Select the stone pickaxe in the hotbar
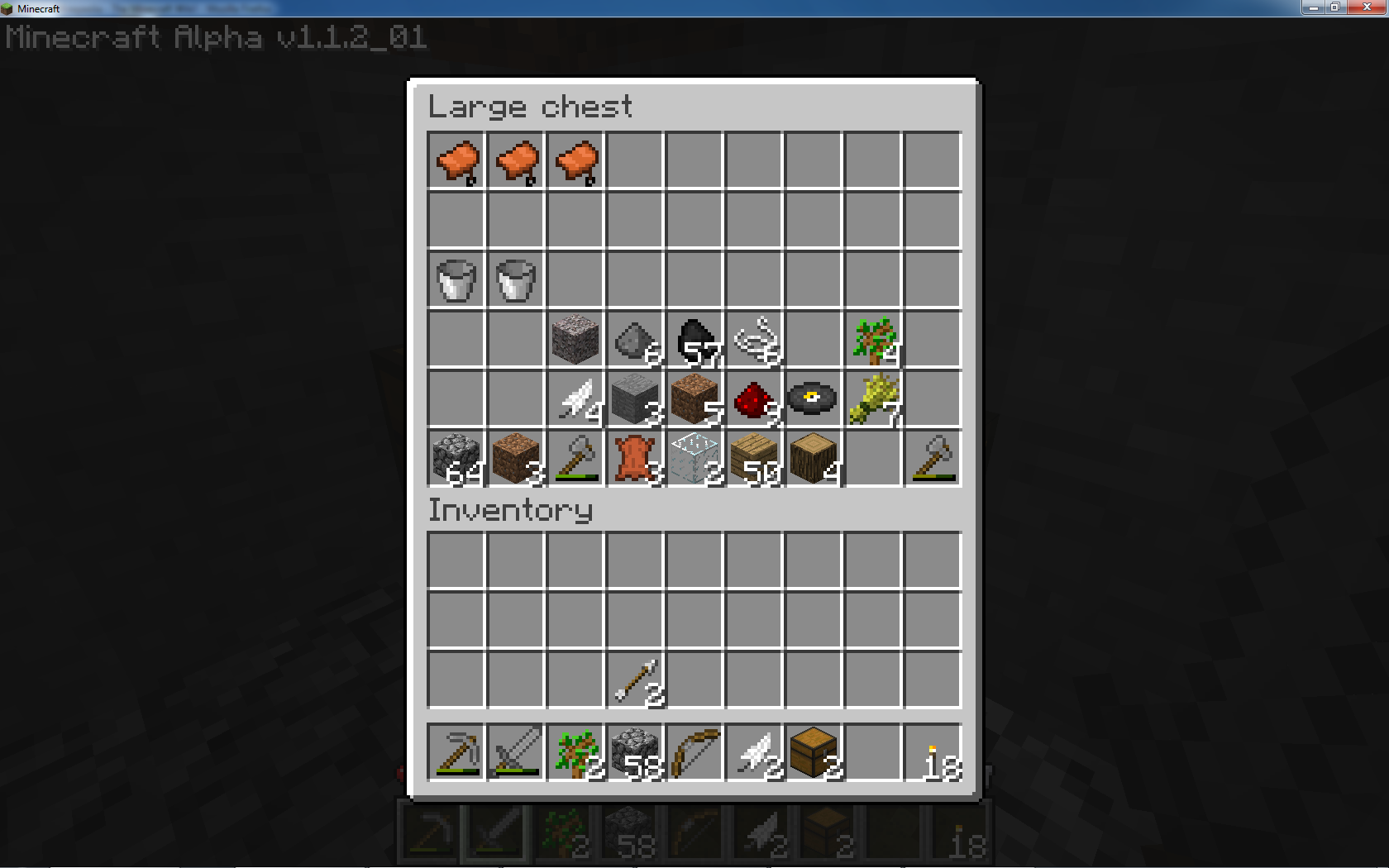 click(x=456, y=752)
